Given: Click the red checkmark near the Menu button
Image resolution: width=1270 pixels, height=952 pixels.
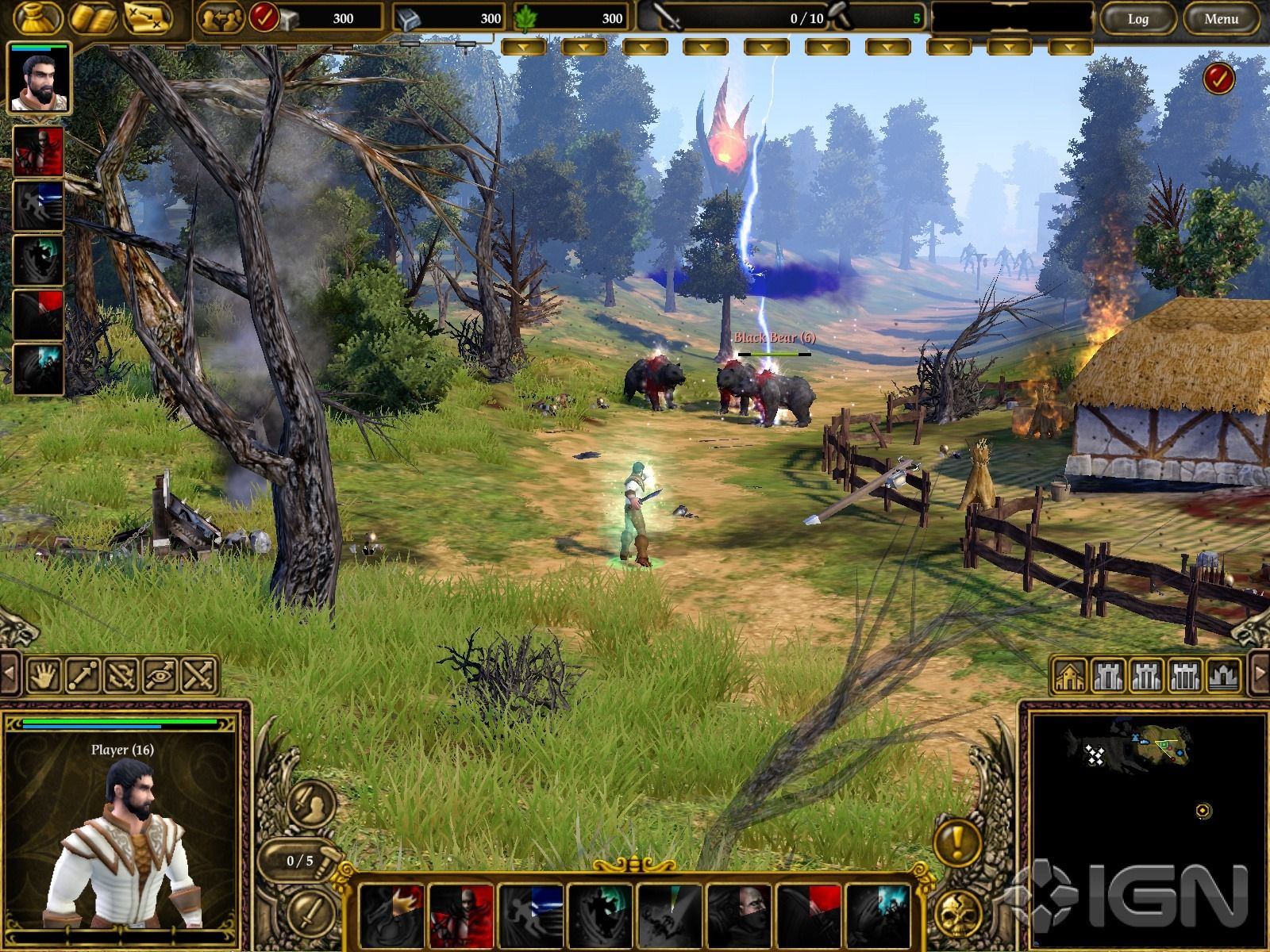Looking at the screenshot, I should [x=1218, y=79].
